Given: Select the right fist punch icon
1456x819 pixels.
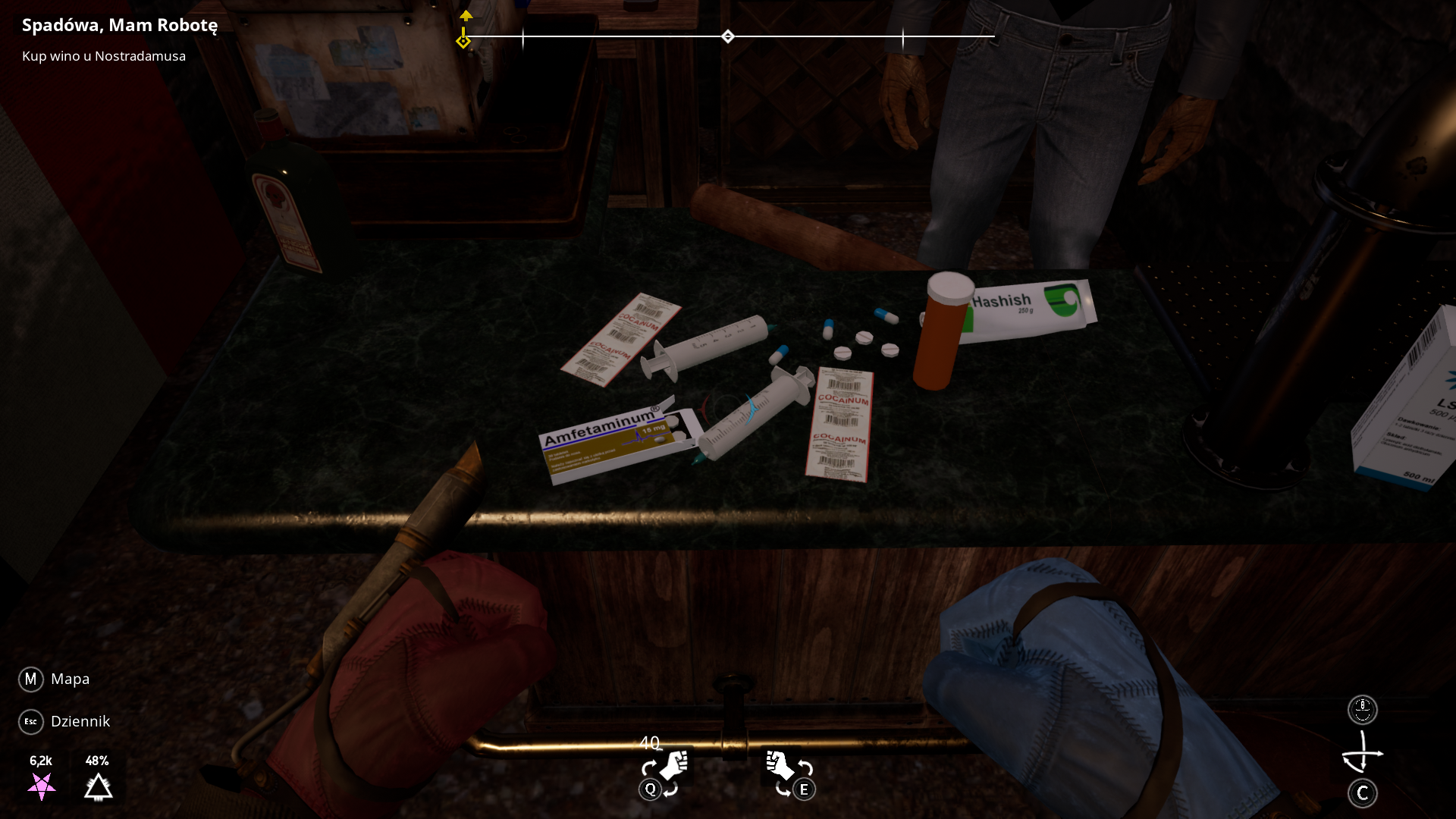Looking at the screenshot, I should (x=779, y=765).
